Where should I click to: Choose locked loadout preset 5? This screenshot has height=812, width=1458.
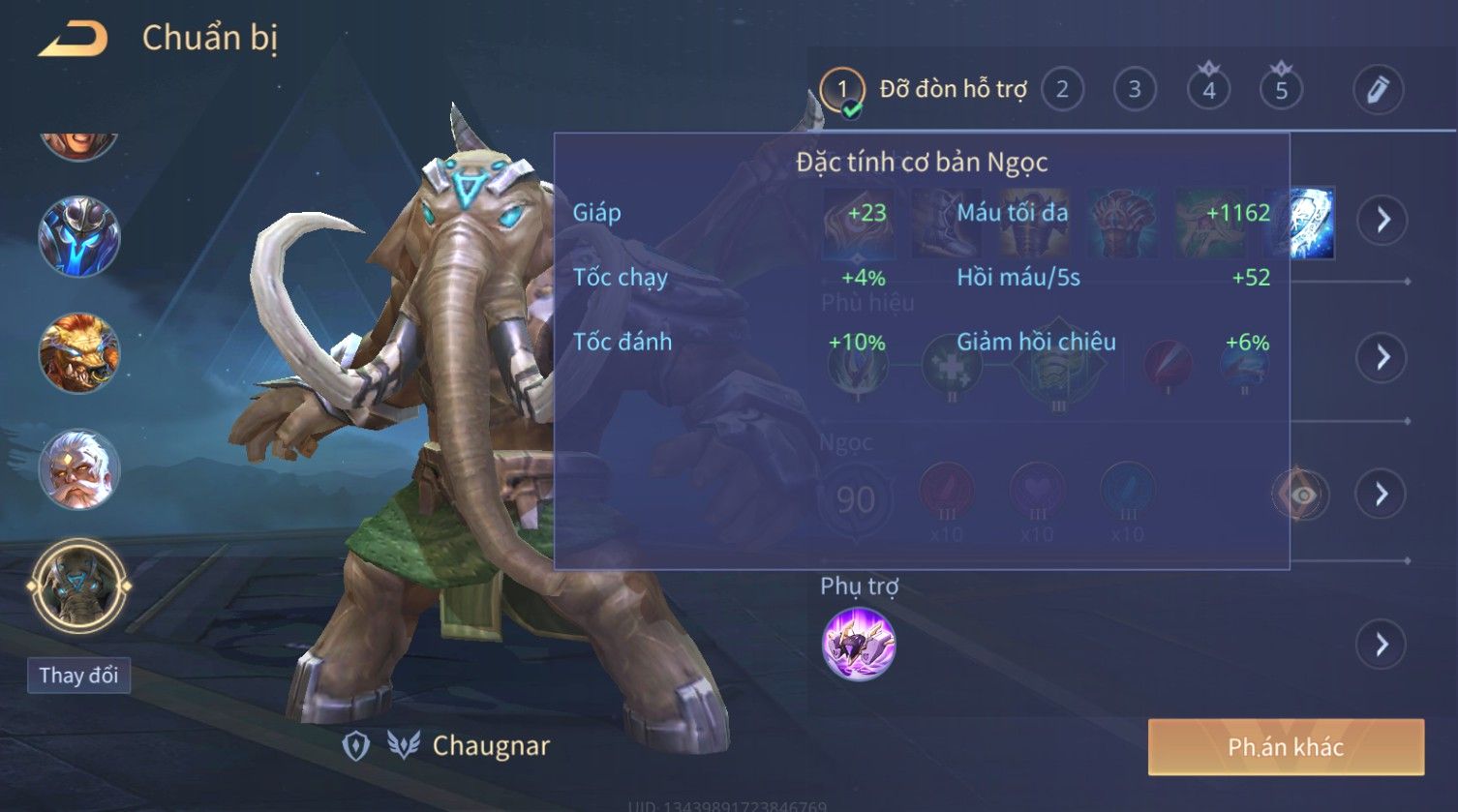click(x=1281, y=90)
